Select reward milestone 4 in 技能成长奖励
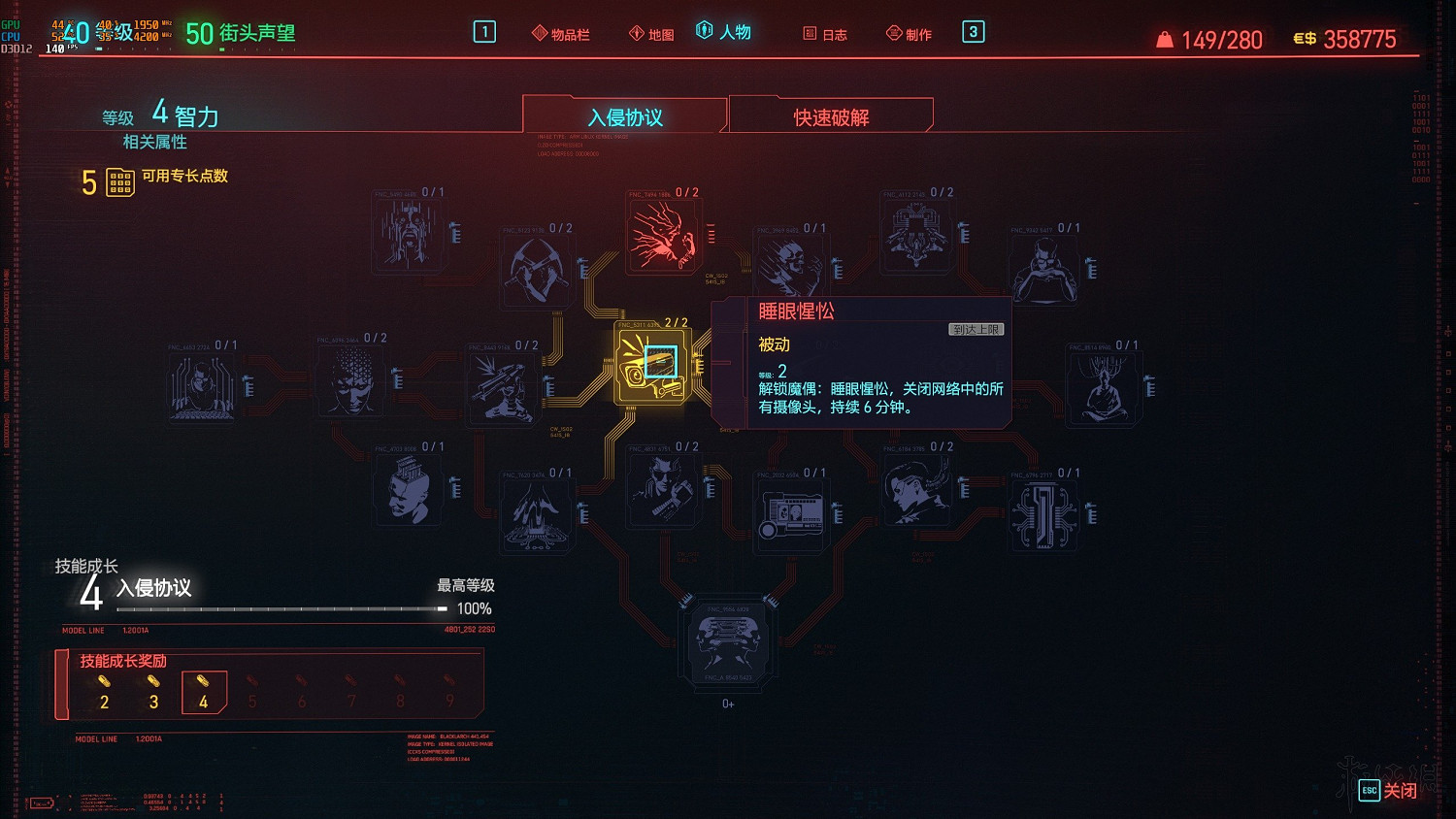 [205, 691]
